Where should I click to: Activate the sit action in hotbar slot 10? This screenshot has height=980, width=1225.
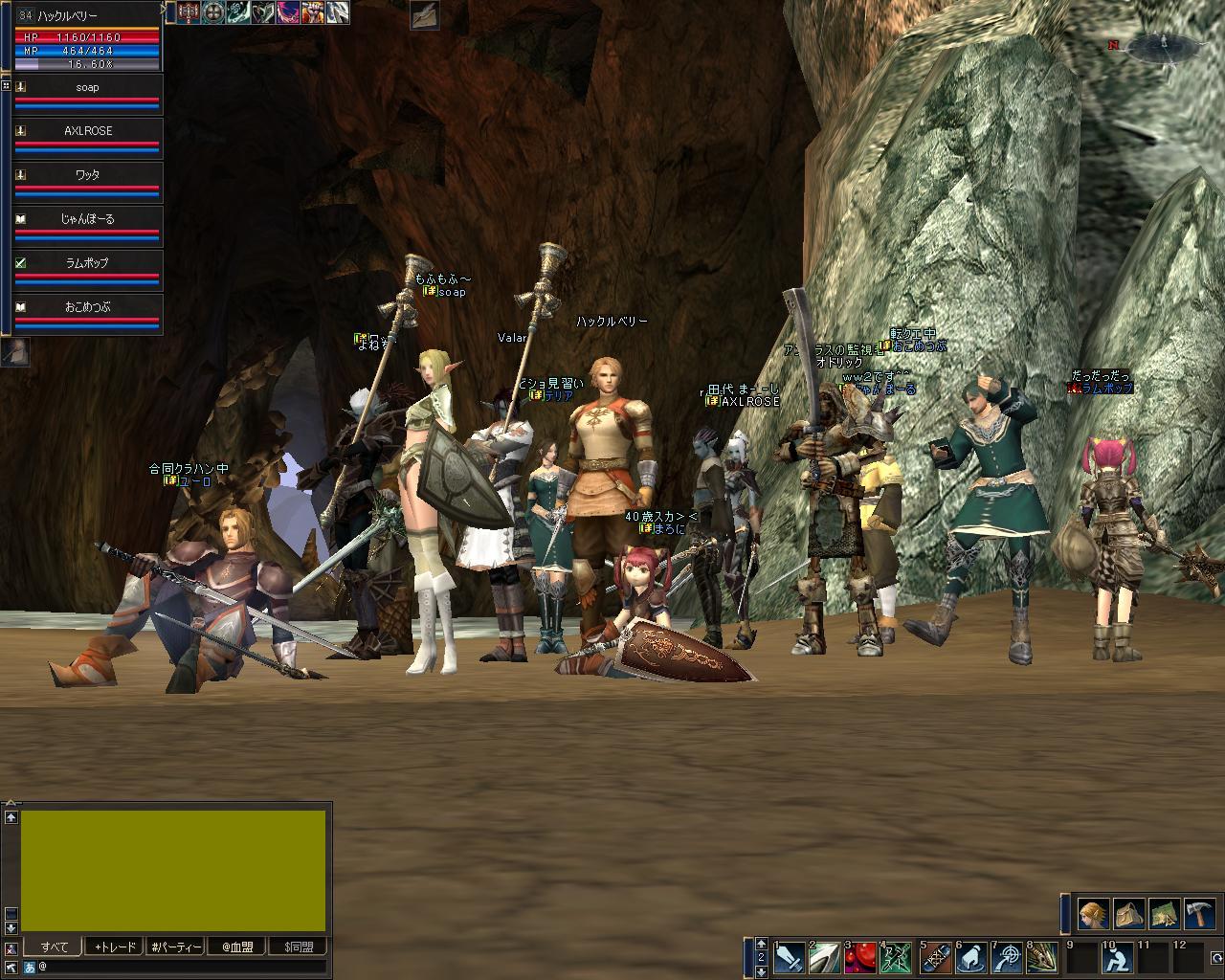pyautogui.click(x=1116, y=958)
